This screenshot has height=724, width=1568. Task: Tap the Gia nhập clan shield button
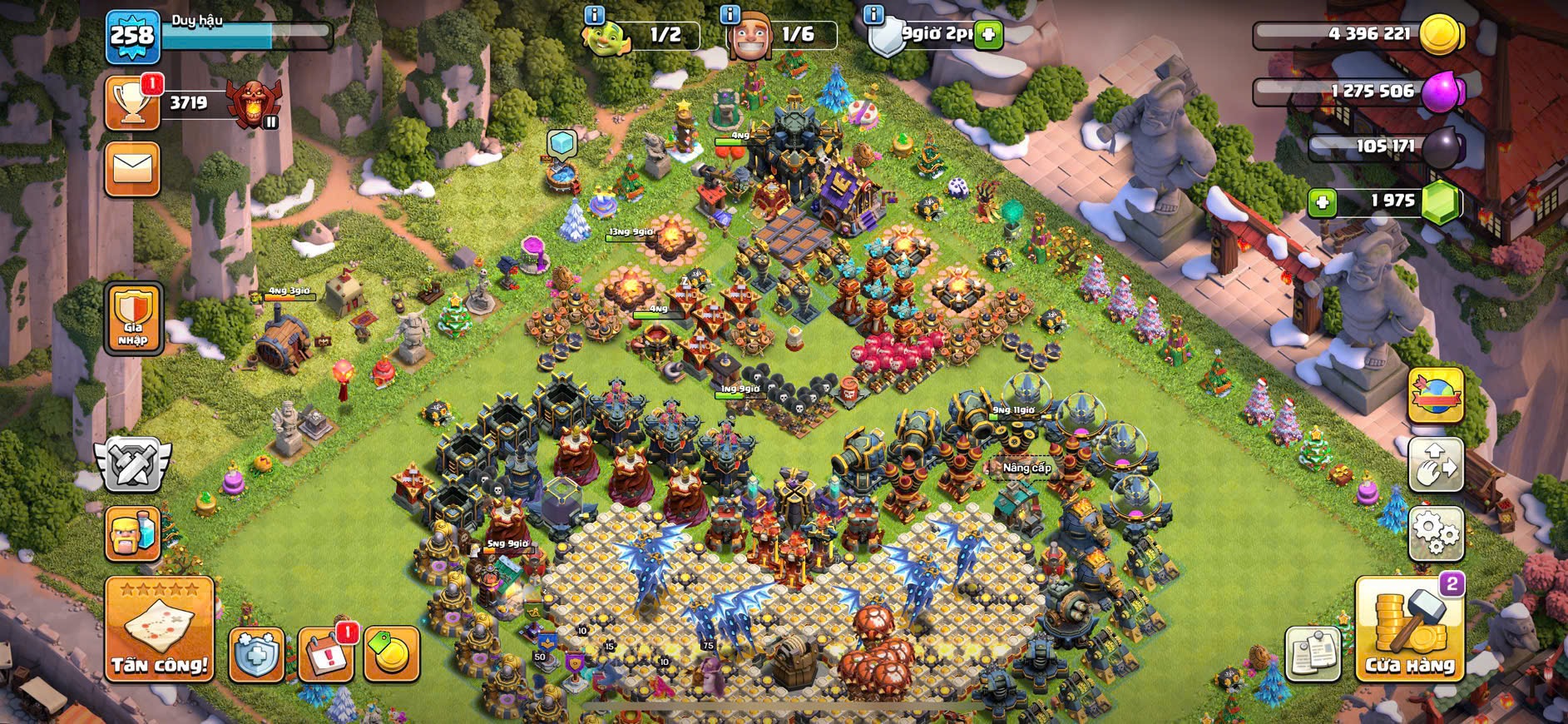(133, 319)
